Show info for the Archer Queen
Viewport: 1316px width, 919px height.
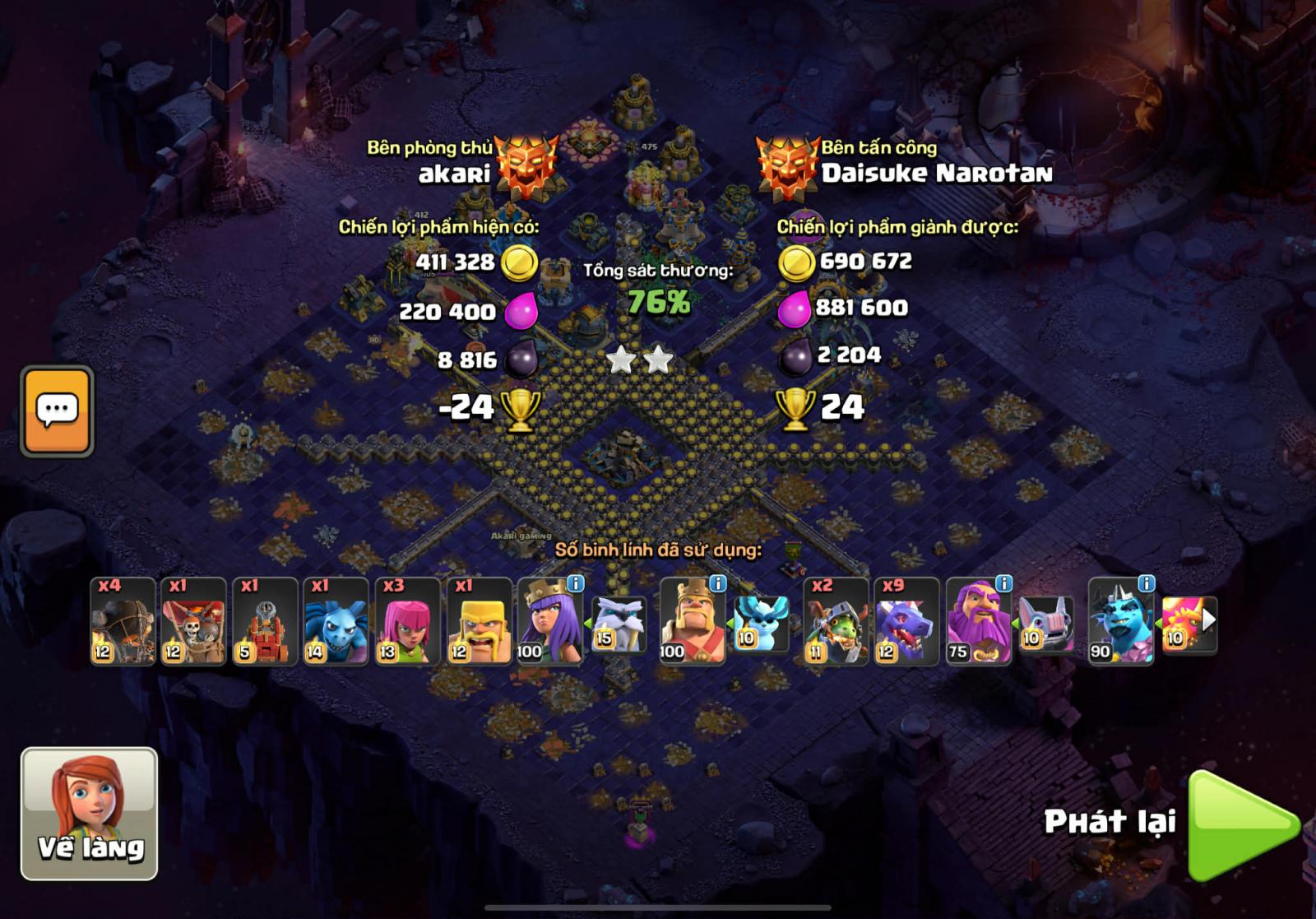click(x=576, y=583)
